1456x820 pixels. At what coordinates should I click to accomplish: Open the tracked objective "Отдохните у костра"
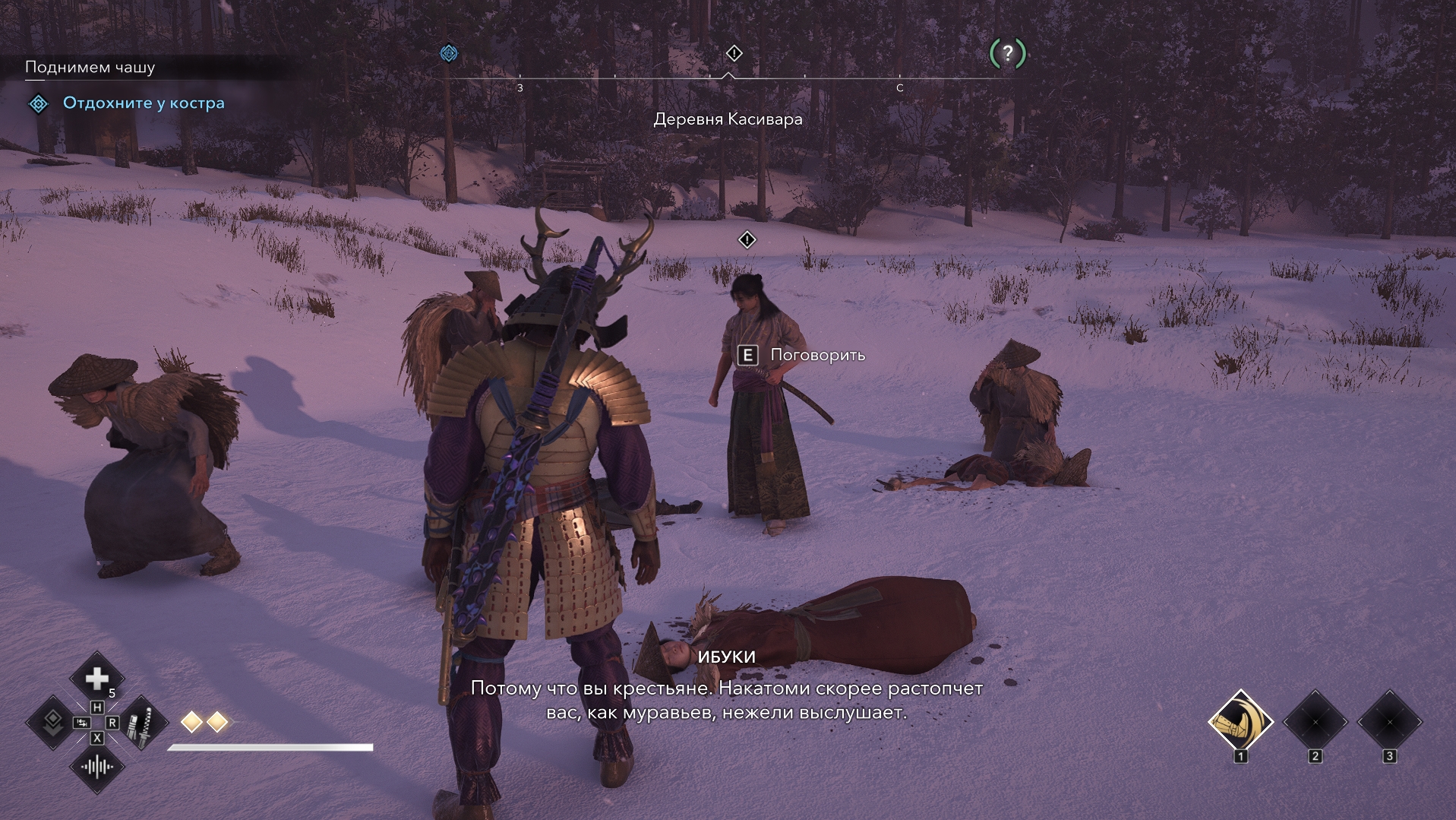[x=144, y=103]
